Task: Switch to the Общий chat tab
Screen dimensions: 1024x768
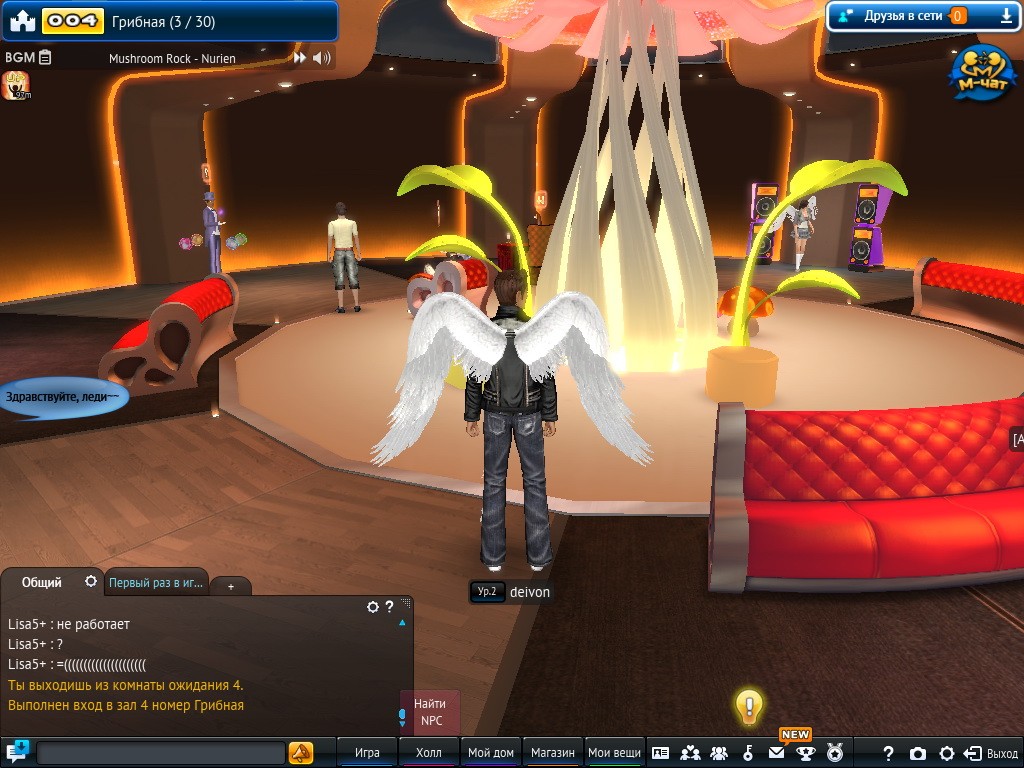Action: pyautogui.click(x=42, y=582)
